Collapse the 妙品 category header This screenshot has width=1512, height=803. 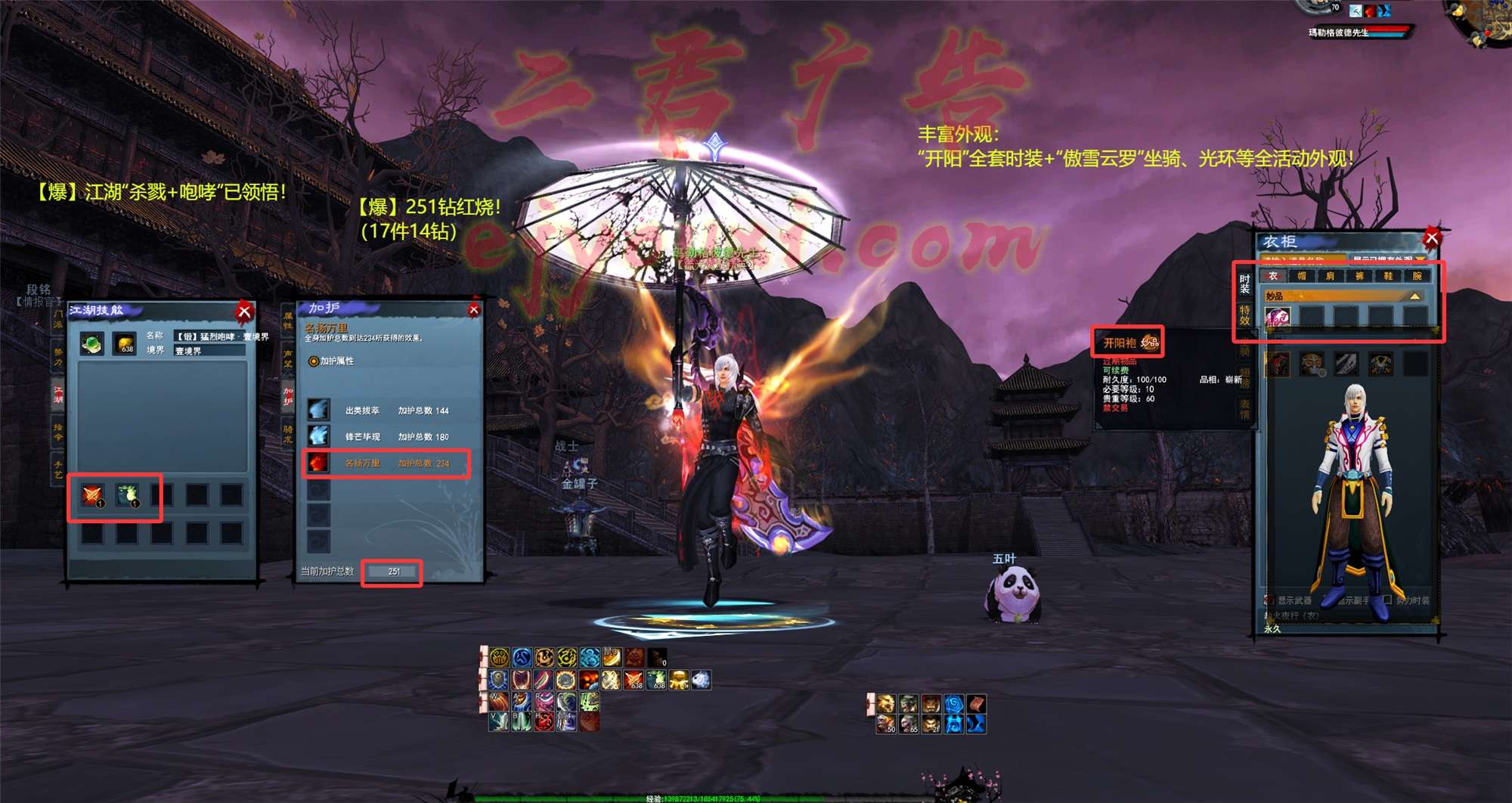(x=1414, y=296)
